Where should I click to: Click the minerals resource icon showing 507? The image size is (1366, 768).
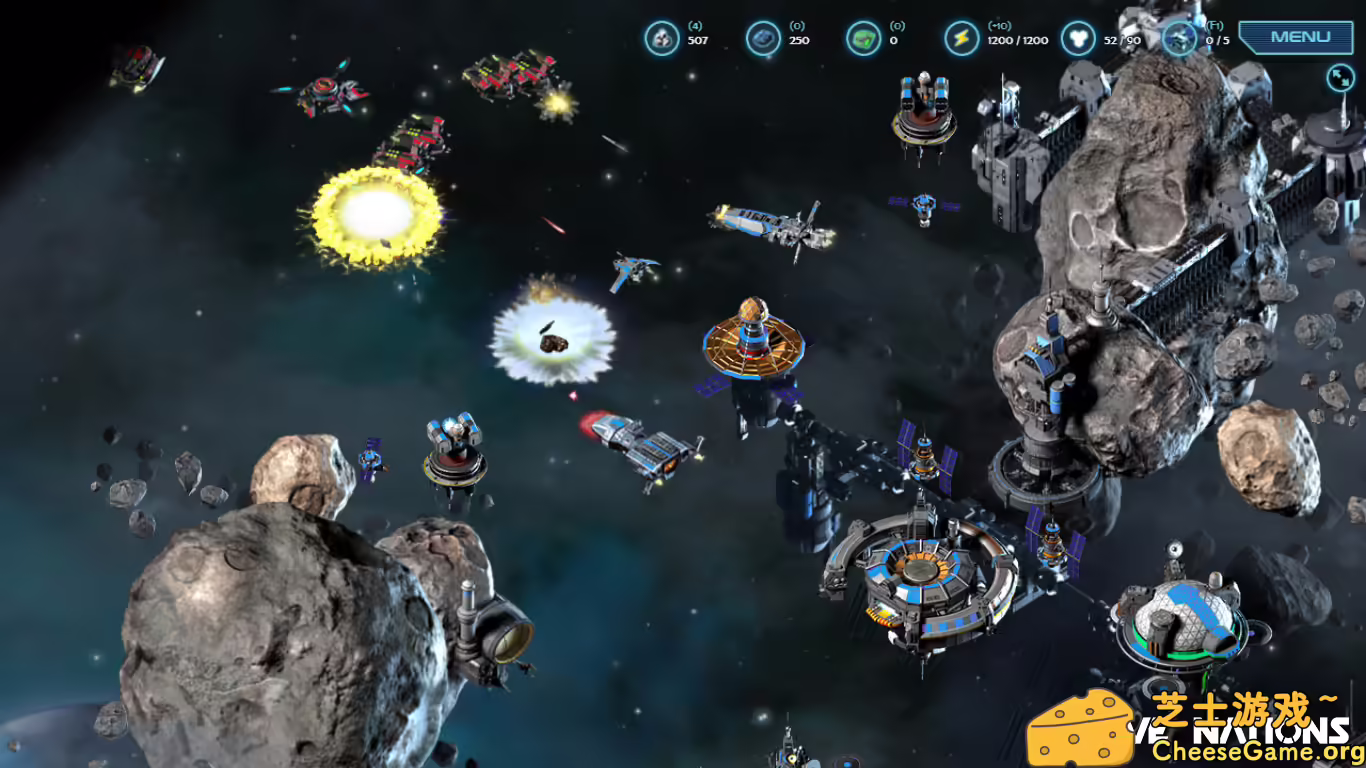pyautogui.click(x=661, y=37)
